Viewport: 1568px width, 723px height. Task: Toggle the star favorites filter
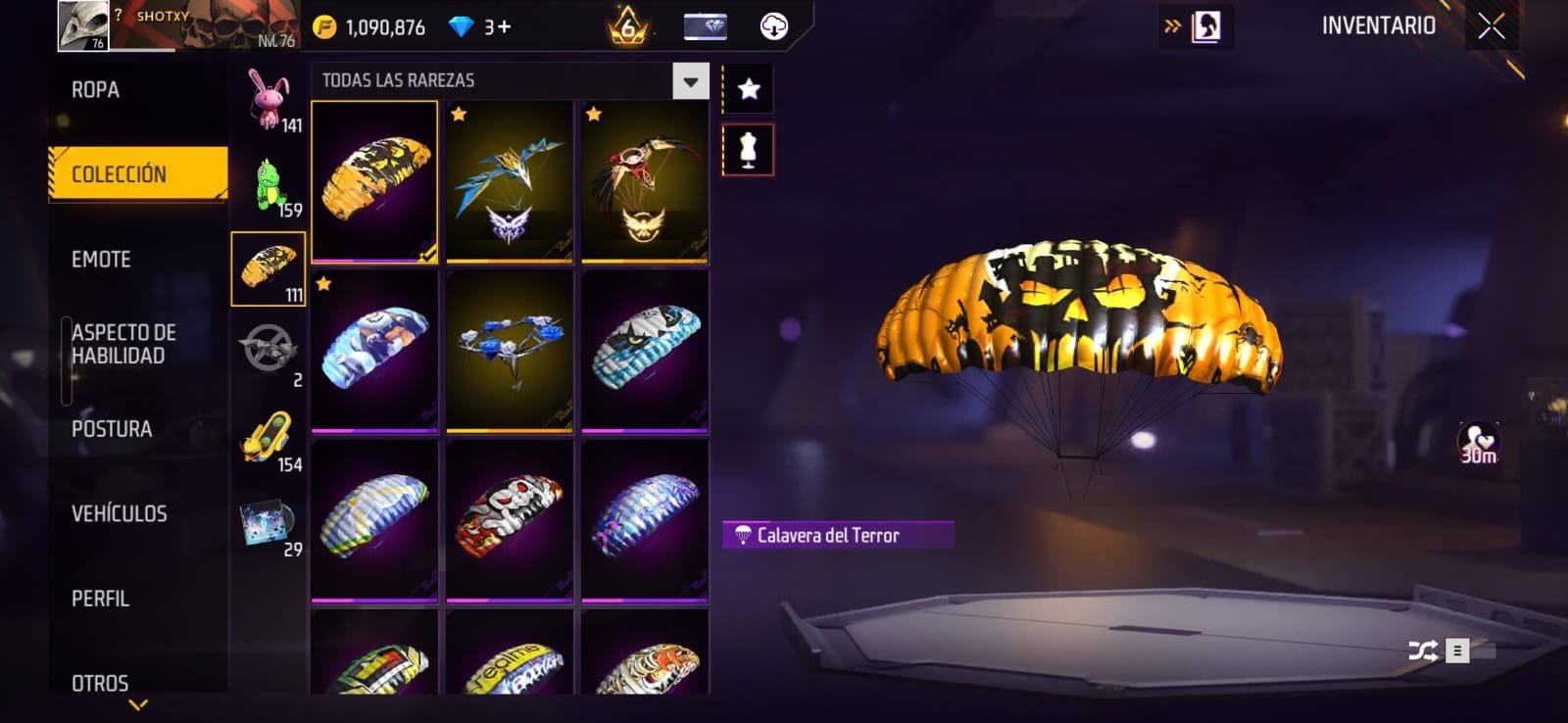(x=749, y=89)
